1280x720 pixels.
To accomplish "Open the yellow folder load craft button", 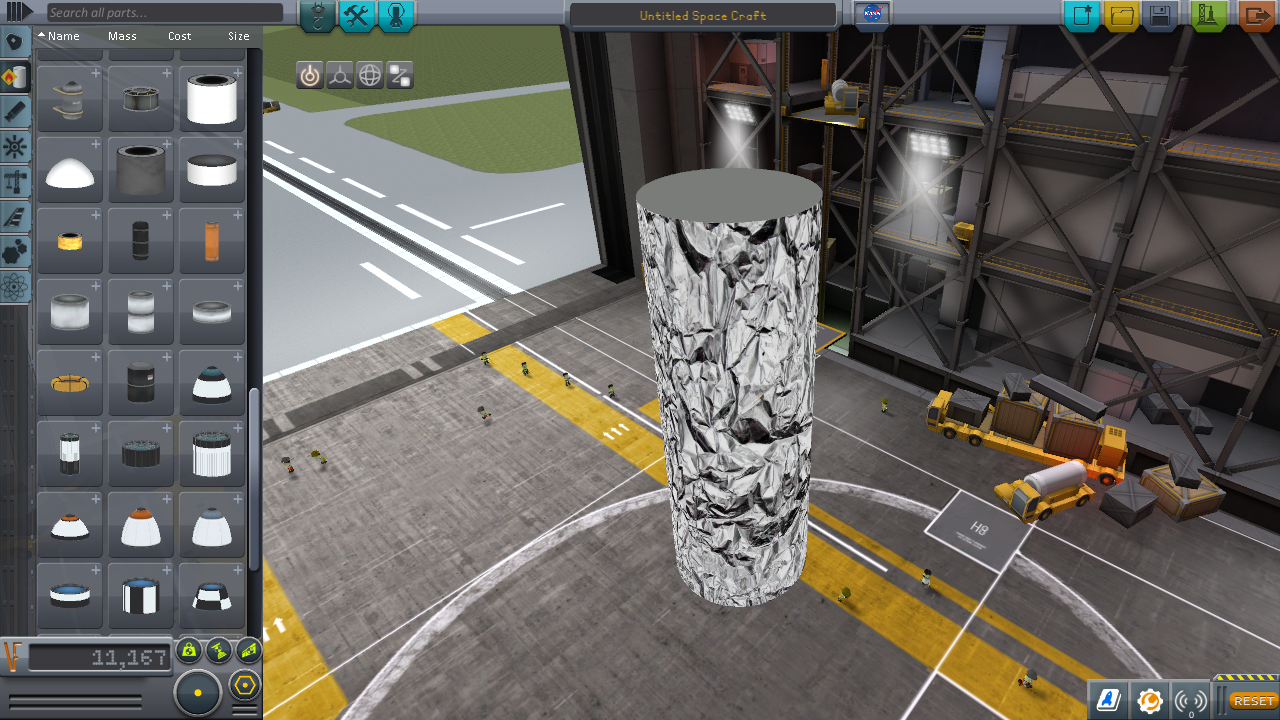I will [1122, 16].
